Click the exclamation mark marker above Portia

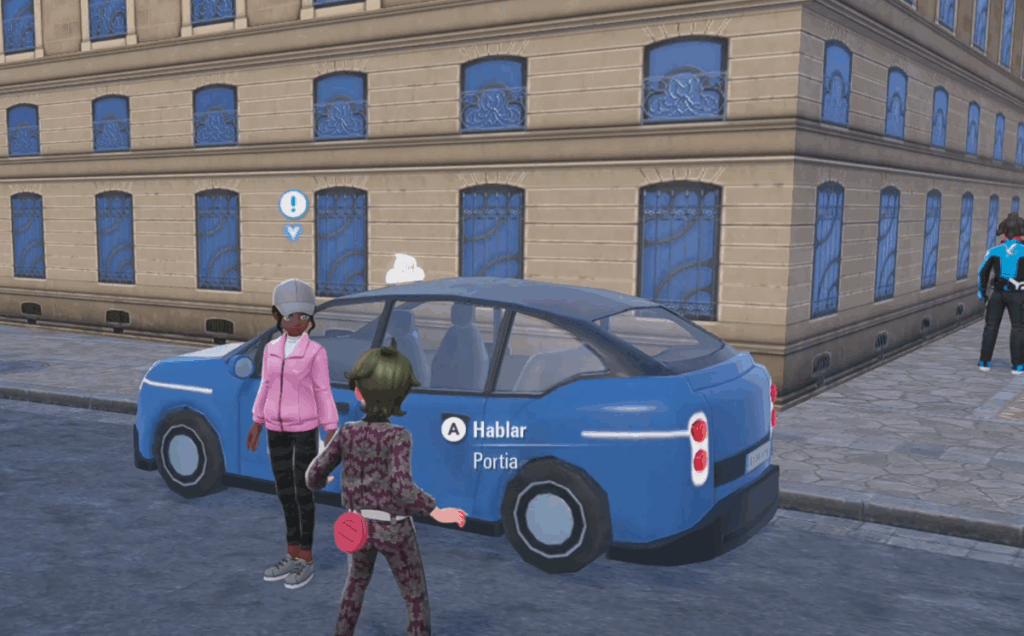click(x=293, y=205)
